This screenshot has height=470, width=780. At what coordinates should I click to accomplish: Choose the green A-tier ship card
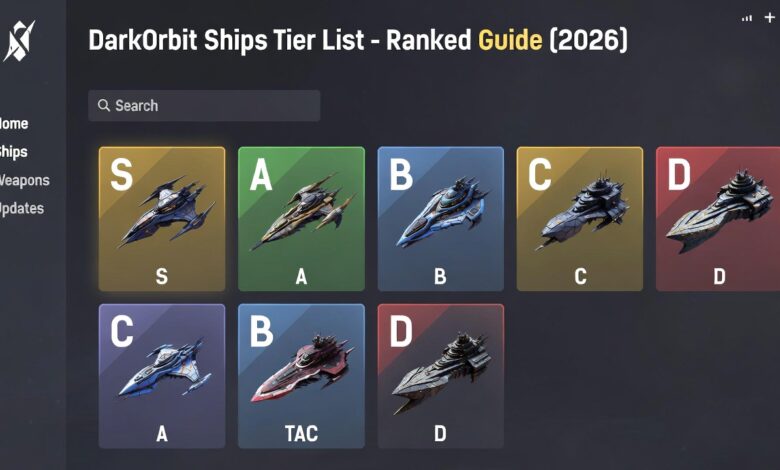[x=301, y=219]
